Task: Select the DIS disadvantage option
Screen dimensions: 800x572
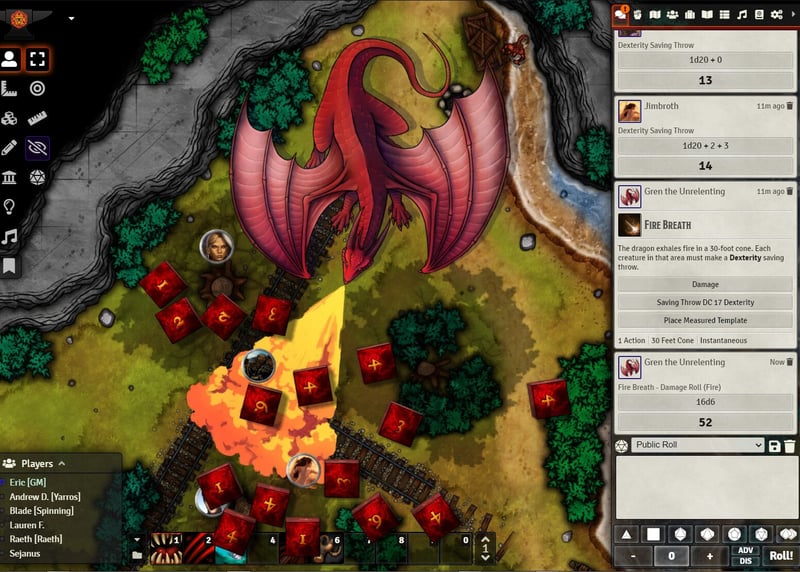Action: pos(744,560)
